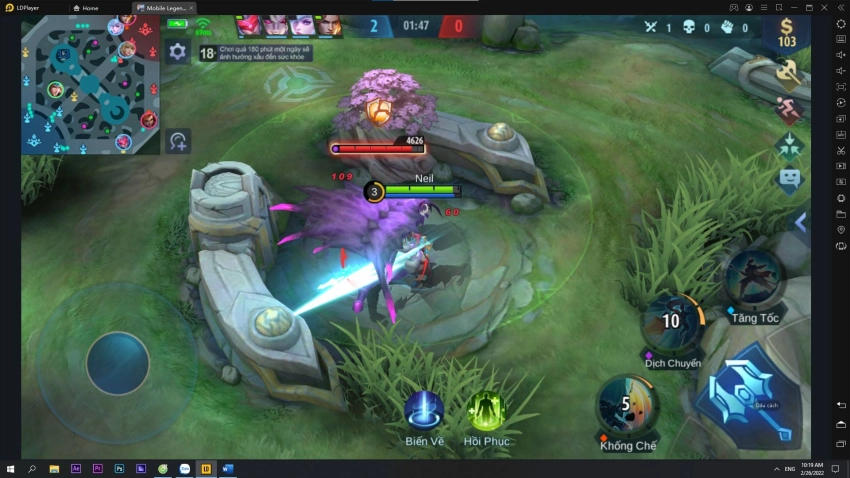Viewport: 850px width, 478px height.
Task: Cast the Dịch Chuyển skill
Action: point(672,322)
